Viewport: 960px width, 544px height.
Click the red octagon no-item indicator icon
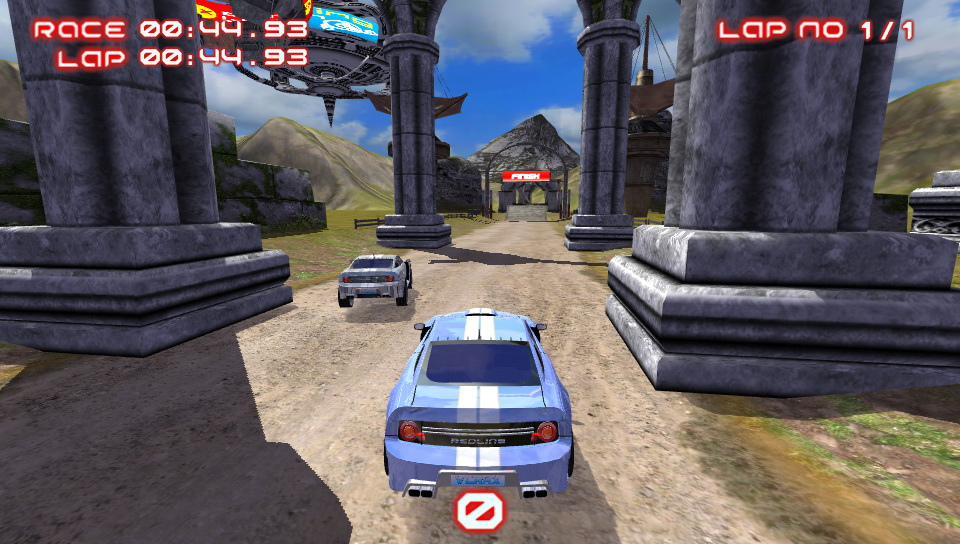[480, 511]
